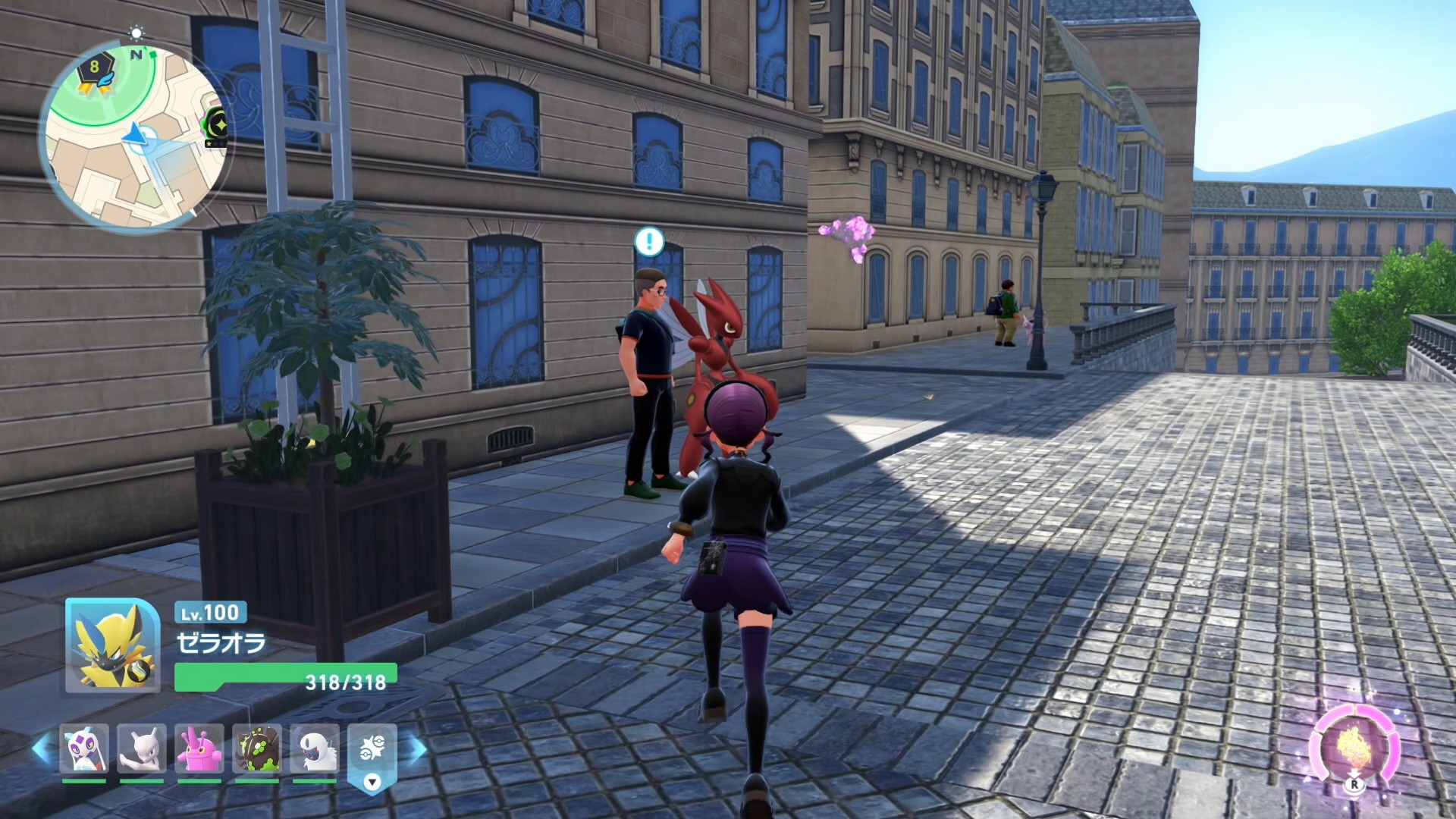Select the active Zeraora portrait
The image size is (1456, 819).
click(x=112, y=645)
